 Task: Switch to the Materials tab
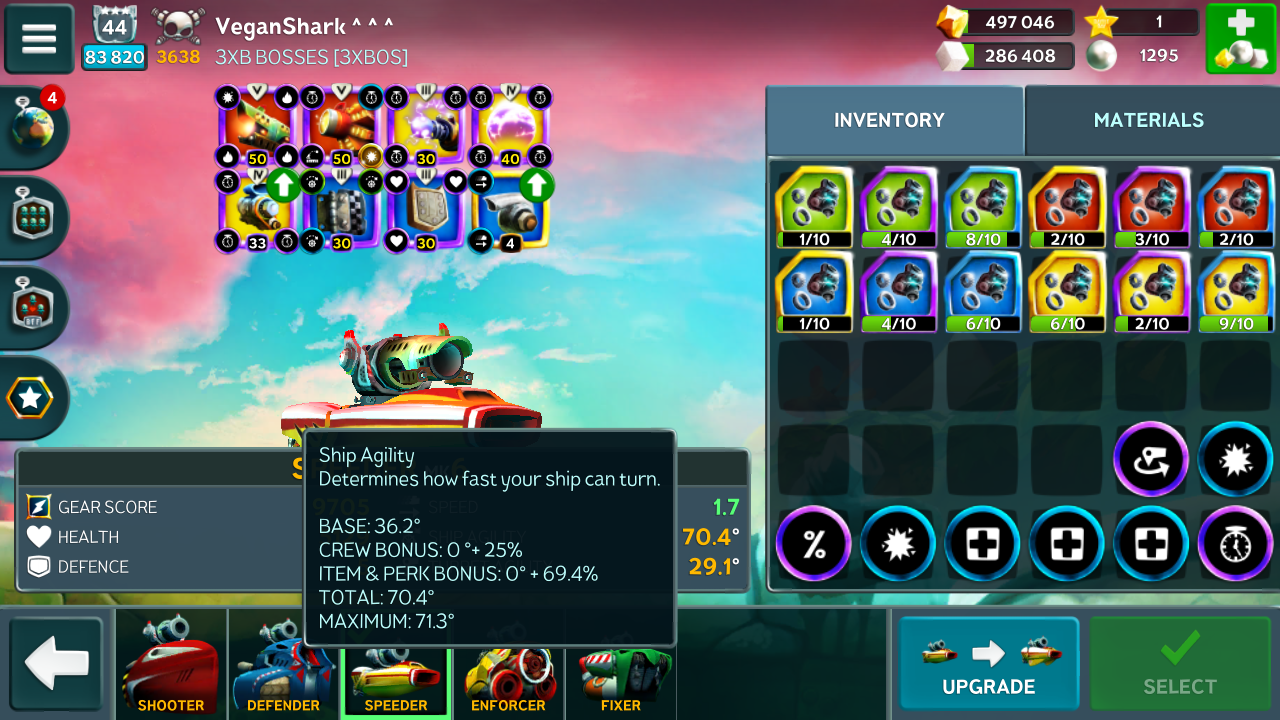point(1148,120)
